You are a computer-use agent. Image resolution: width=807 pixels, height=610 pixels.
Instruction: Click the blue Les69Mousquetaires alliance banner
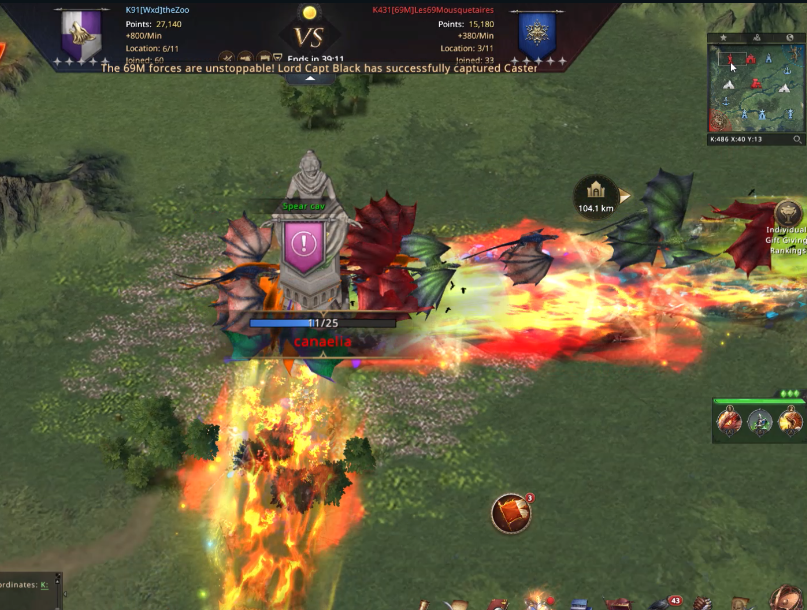pos(537,37)
